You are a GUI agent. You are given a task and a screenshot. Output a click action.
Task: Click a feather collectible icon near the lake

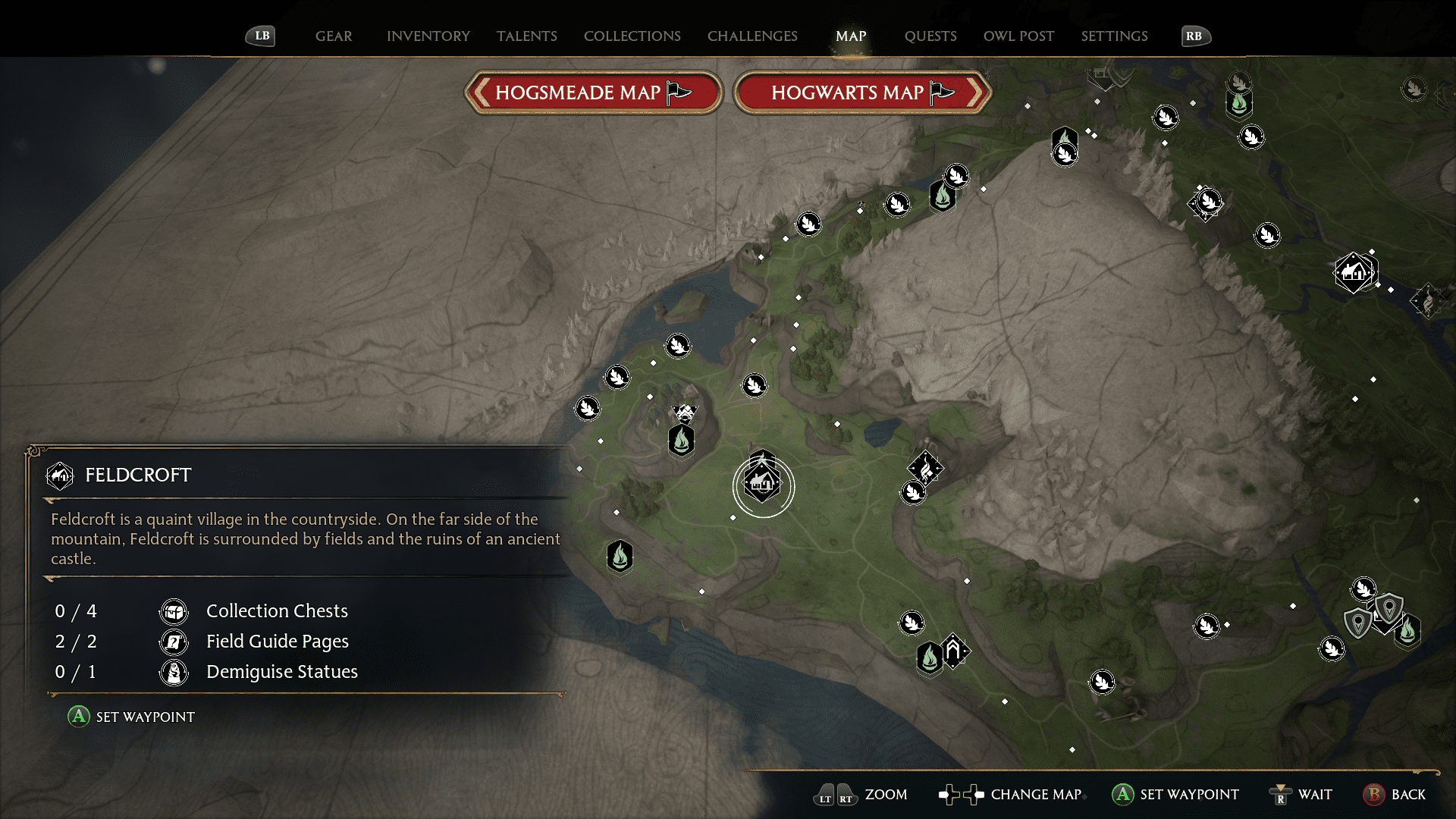tap(677, 345)
